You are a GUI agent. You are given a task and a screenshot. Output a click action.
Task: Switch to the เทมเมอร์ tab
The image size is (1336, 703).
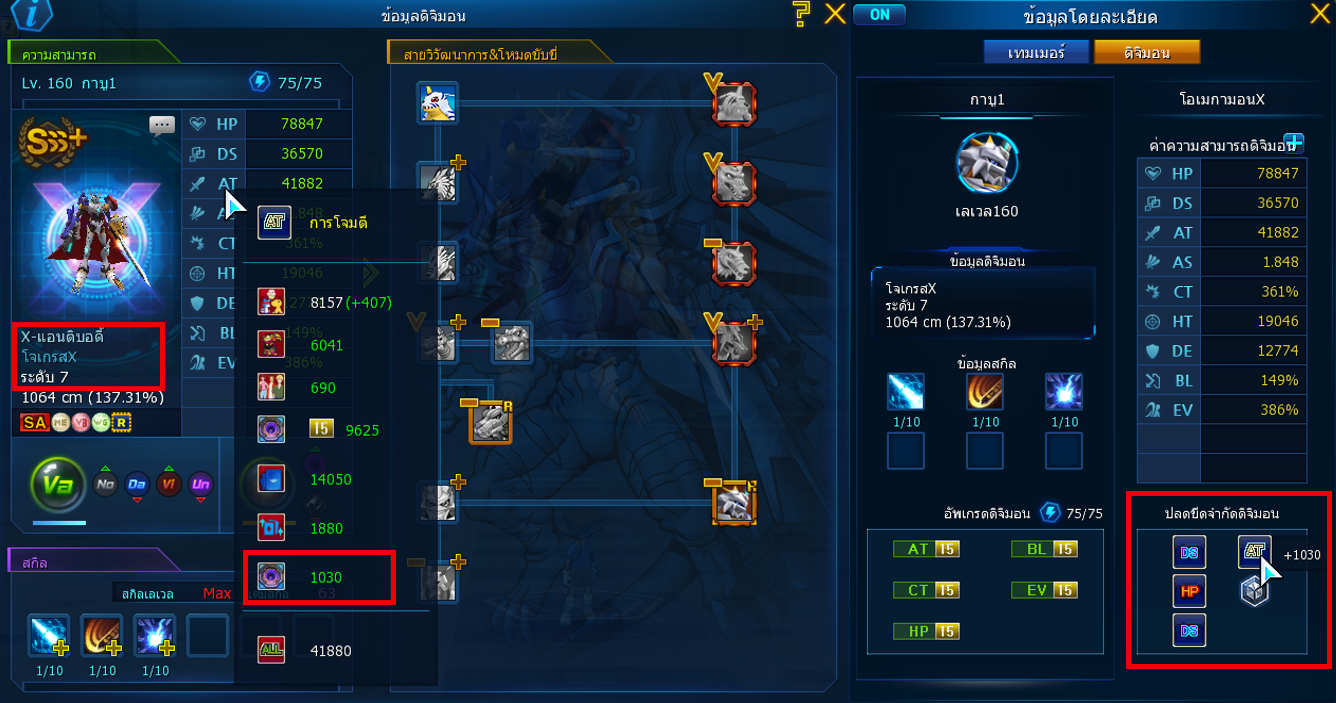pos(1035,52)
